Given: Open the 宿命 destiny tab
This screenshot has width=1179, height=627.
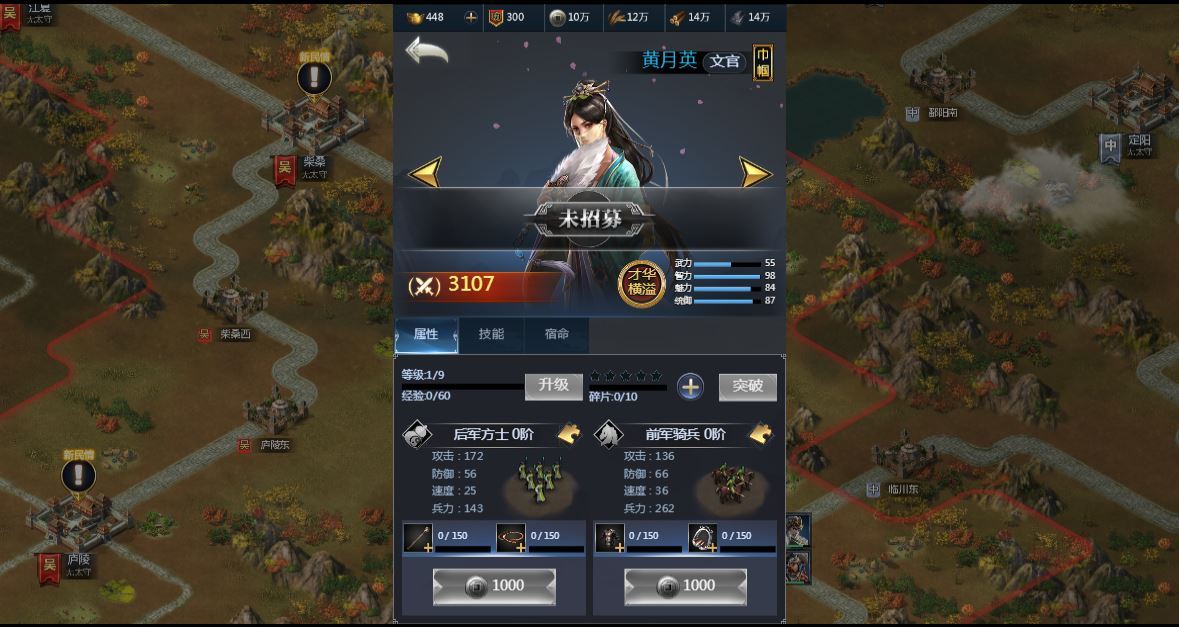Looking at the screenshot, I should pyautogui.click(x=557, y=335).
